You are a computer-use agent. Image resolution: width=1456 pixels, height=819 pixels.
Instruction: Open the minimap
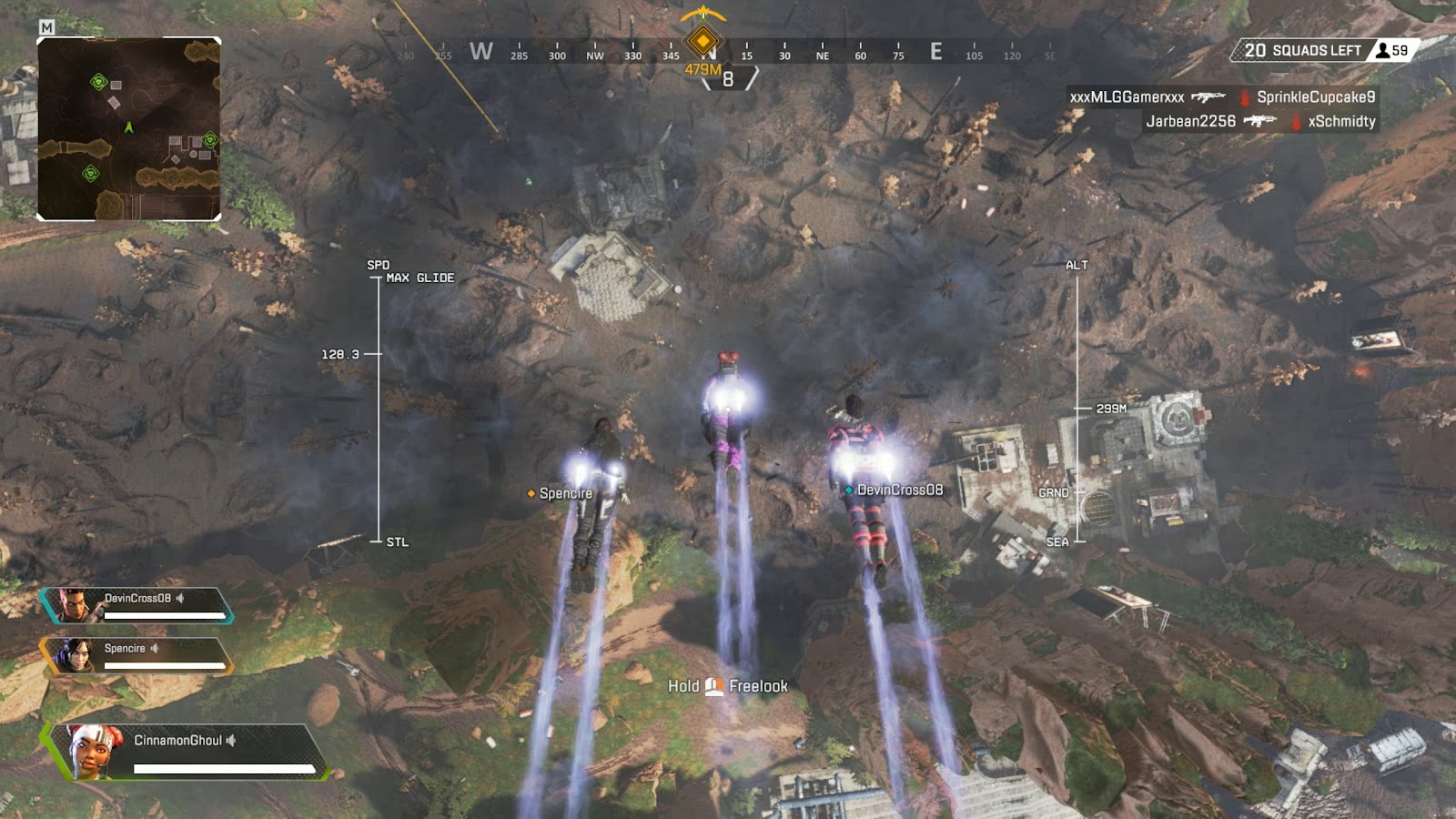pyautogui.click(x=128, y=128)
